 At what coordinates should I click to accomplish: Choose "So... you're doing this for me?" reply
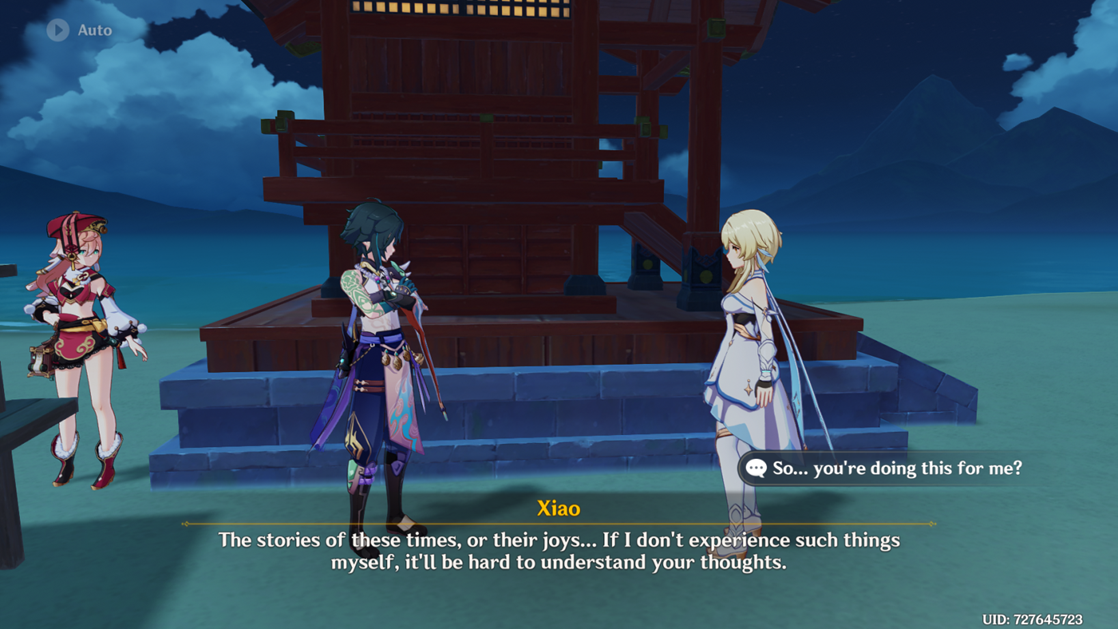coord(886,468)
